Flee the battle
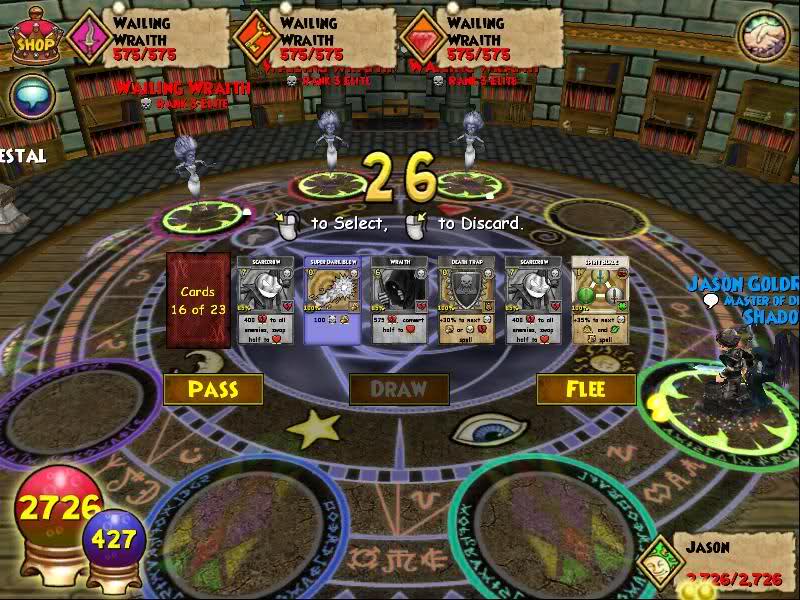 586,389
